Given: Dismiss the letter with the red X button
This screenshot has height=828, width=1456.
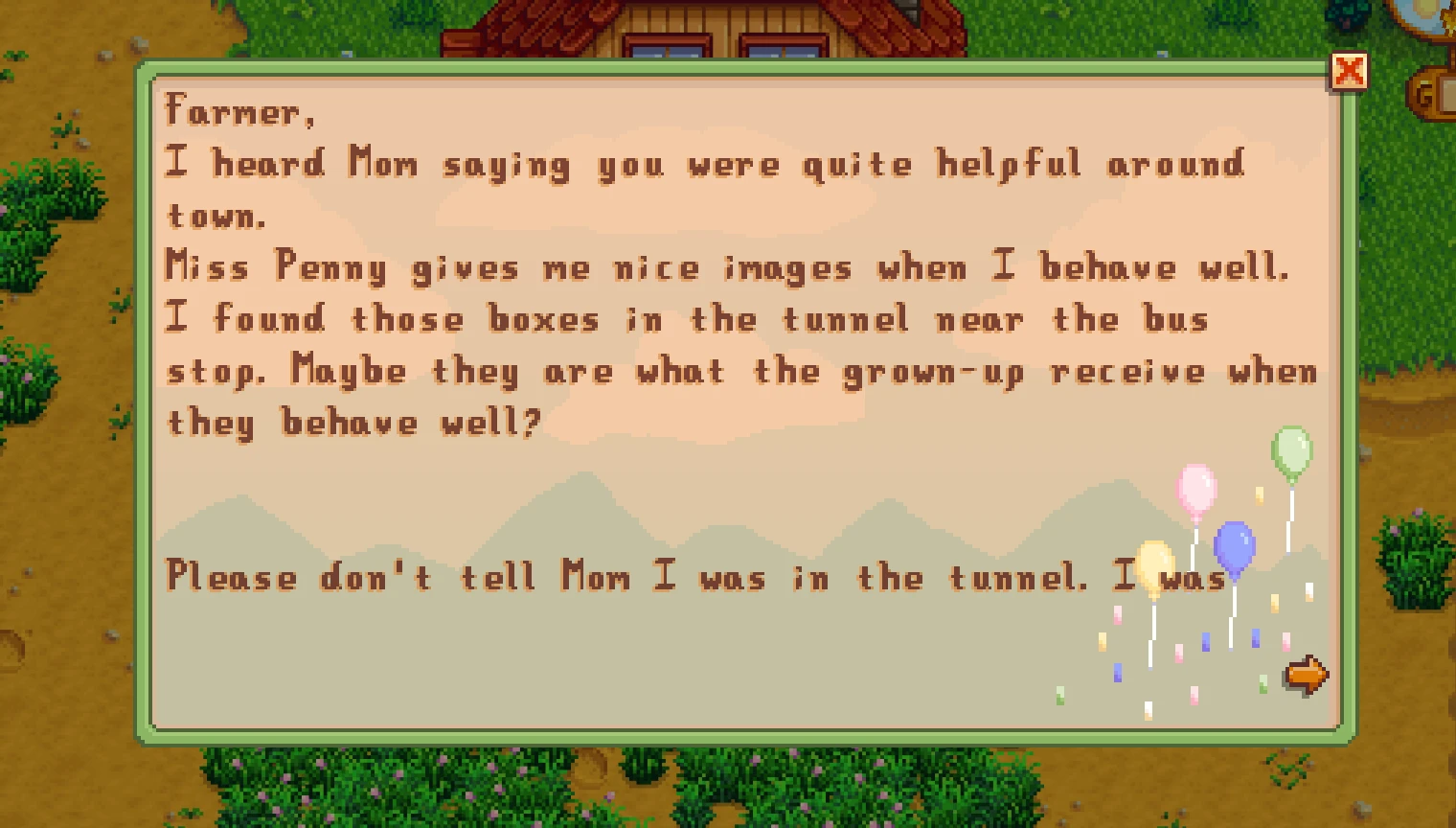Looking at the screenshot, I should point(1351,70).
